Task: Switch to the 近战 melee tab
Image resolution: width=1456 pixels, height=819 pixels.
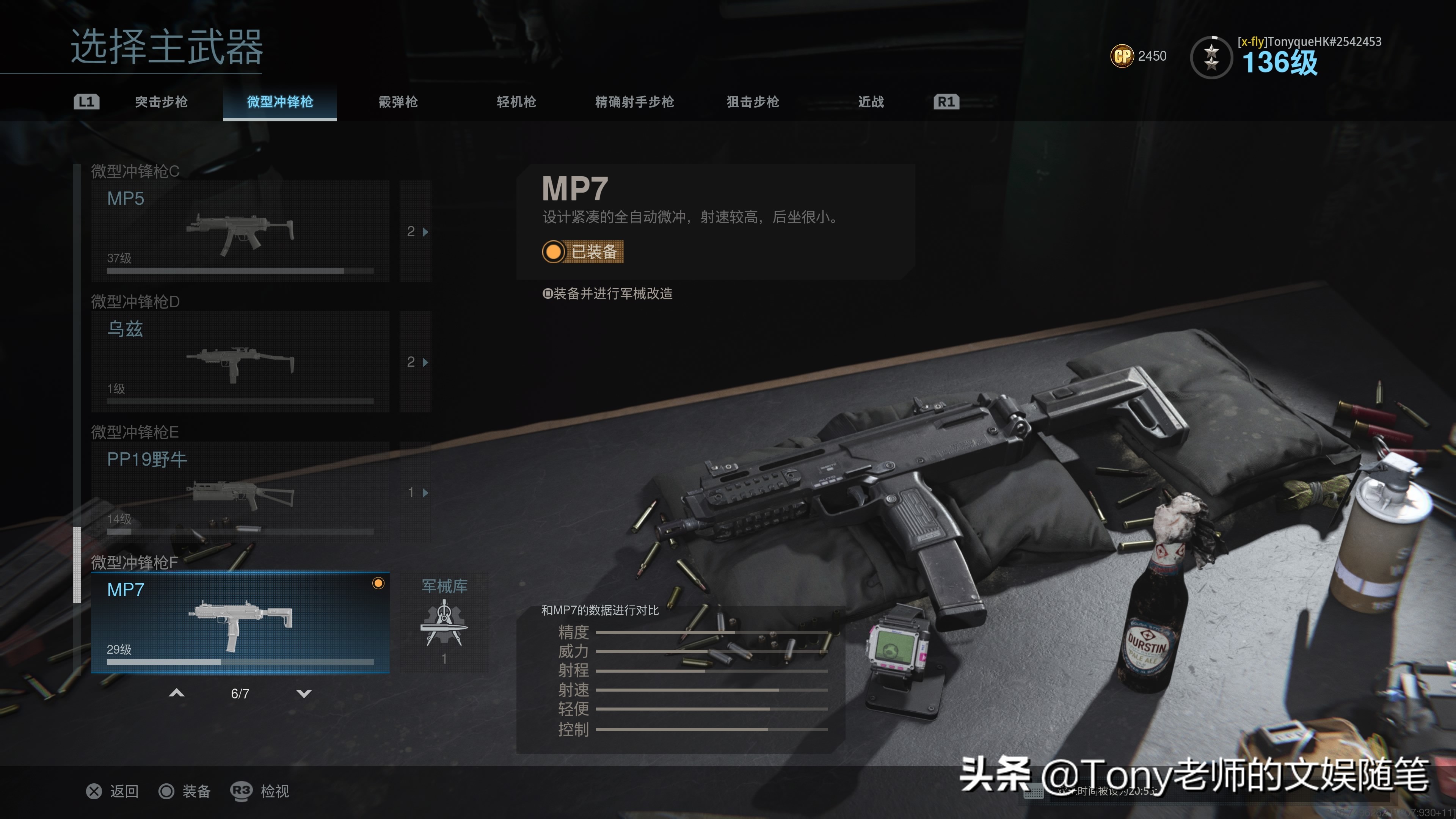Action: tap(871, 102)
